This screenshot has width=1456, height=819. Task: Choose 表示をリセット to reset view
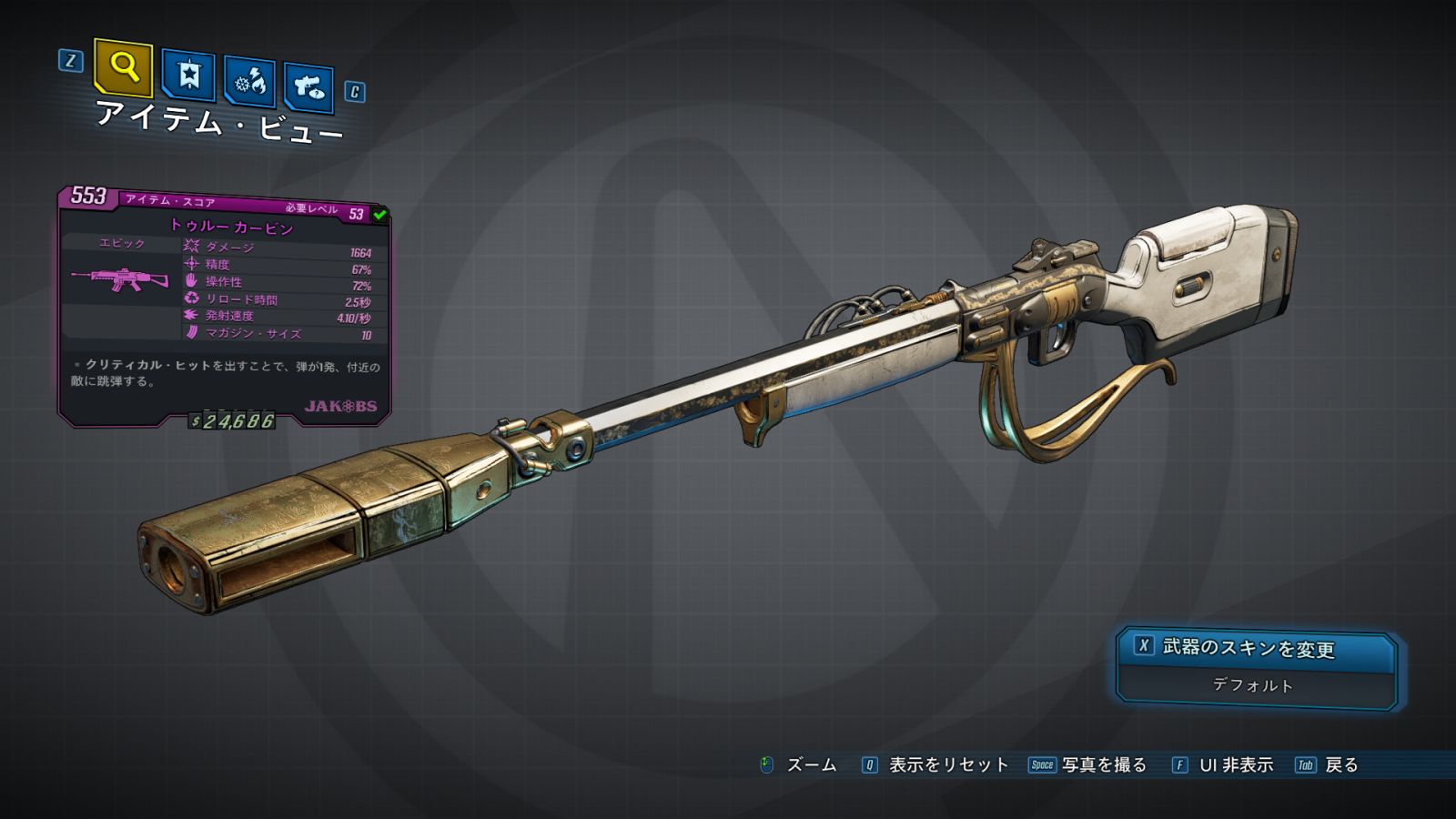(935, 765)
